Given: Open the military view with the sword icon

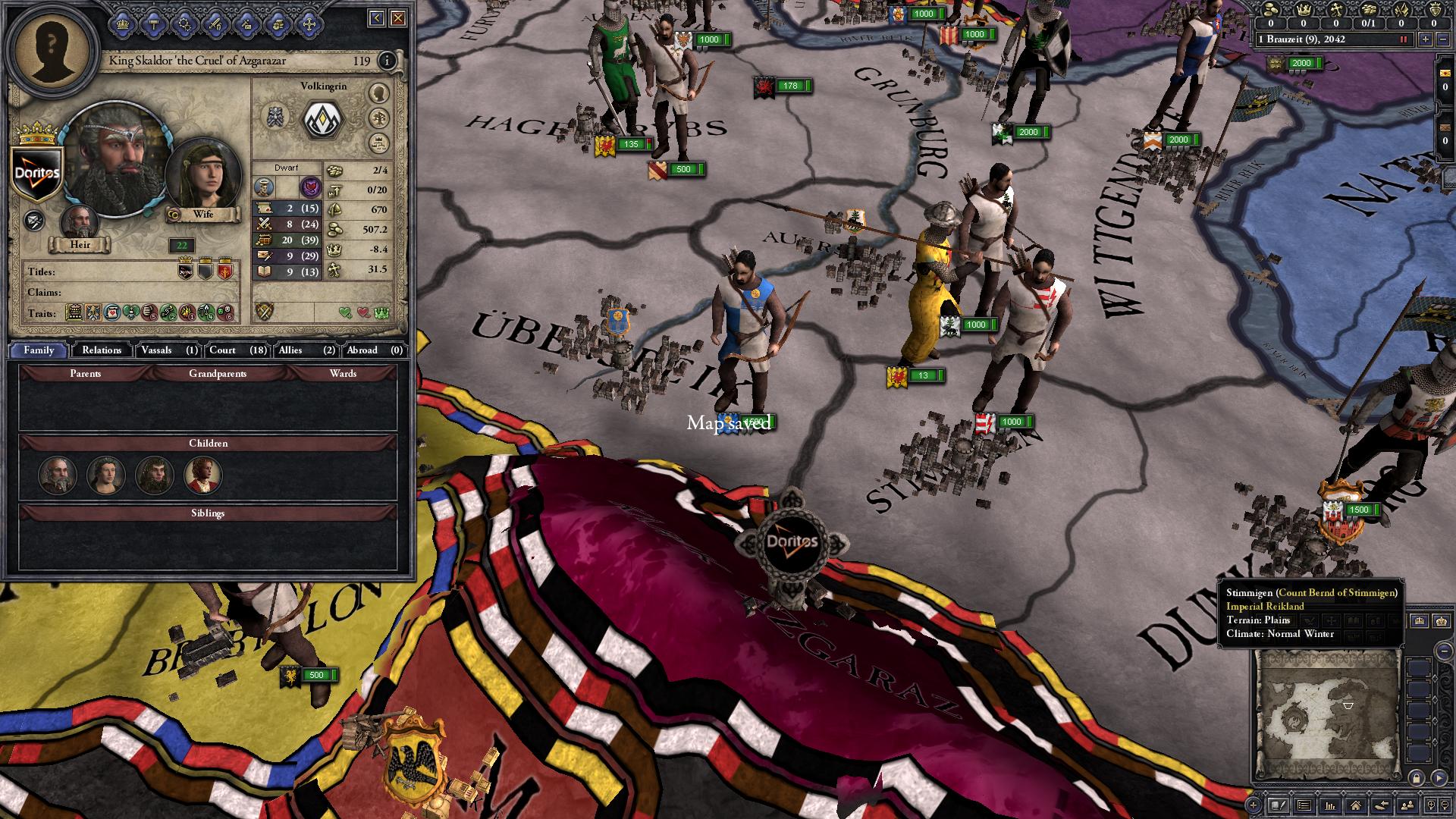Looking at the screenshot, I should pyautogui.click(x=215, y=23).
